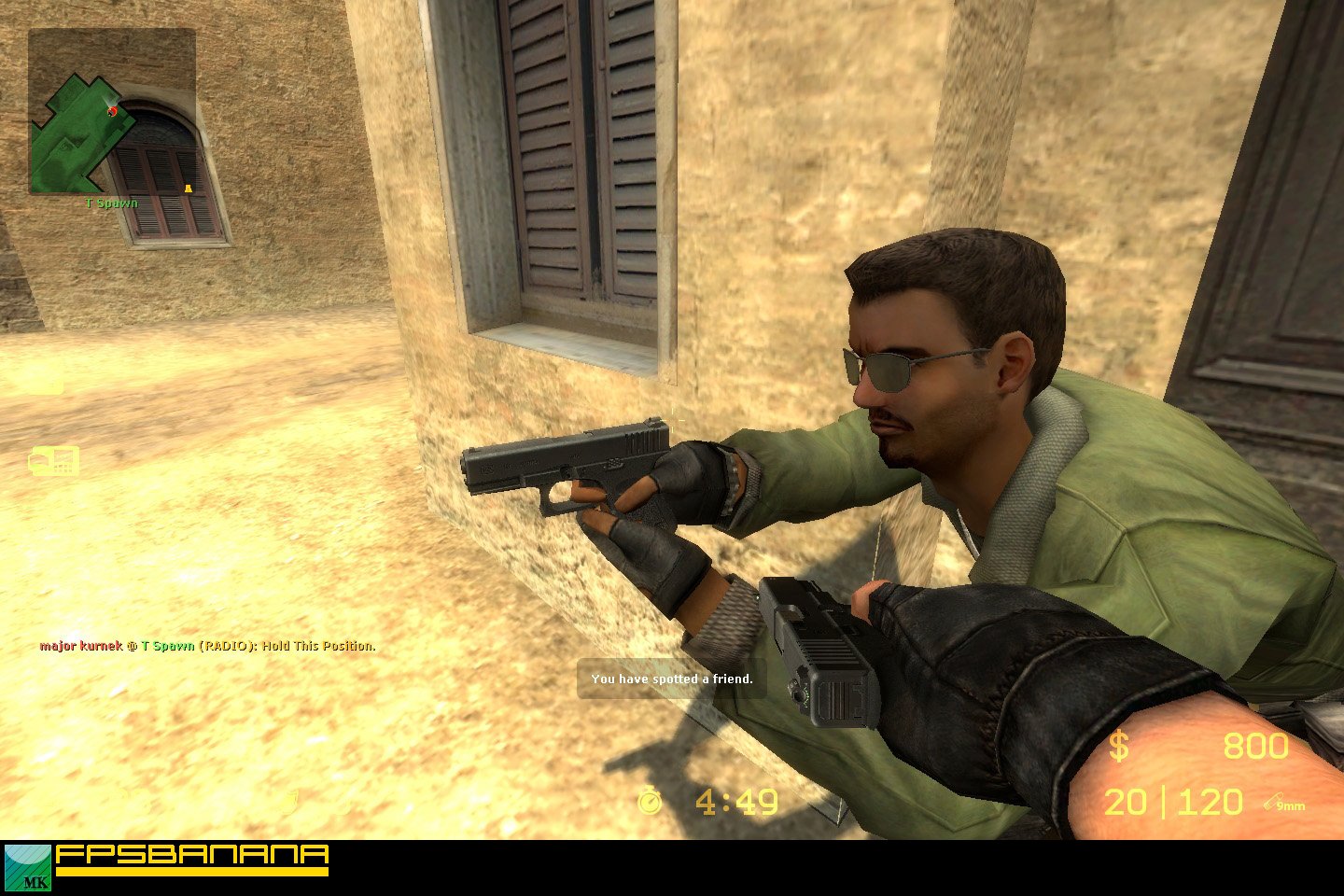Expand the ammo reserve counter showing 120
Screen dimensions: 1344x896
pos(1211,802)
